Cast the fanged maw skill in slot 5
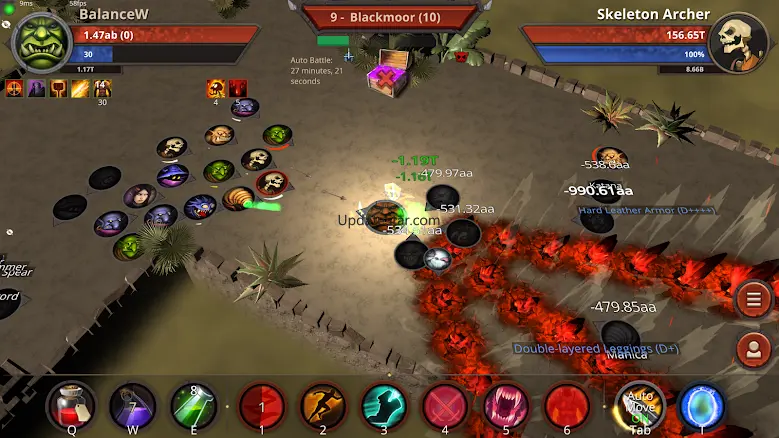This screenshot has height=438, width=779. [507, 407]
